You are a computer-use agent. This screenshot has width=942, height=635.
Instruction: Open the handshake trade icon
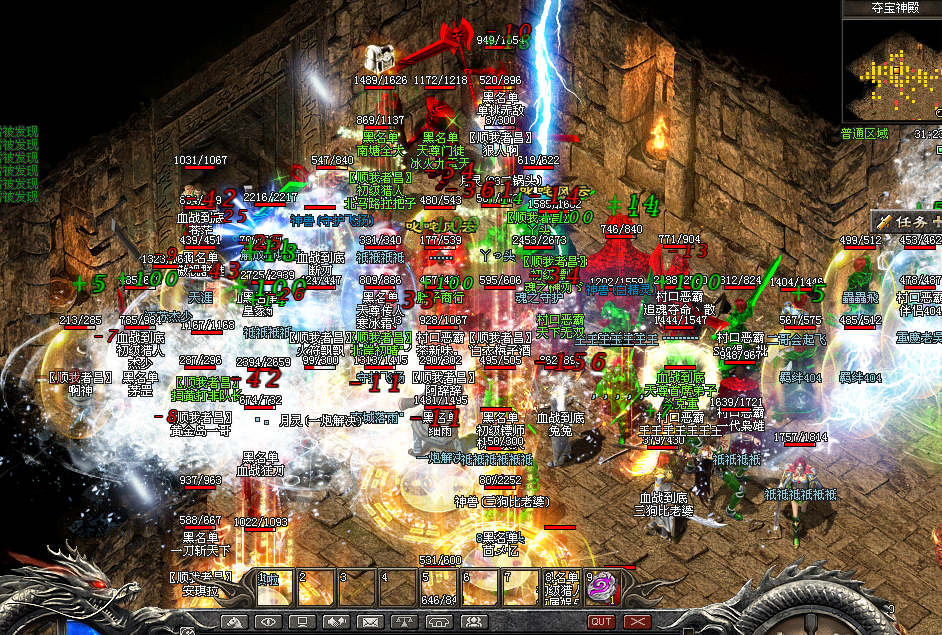(336, 621)
